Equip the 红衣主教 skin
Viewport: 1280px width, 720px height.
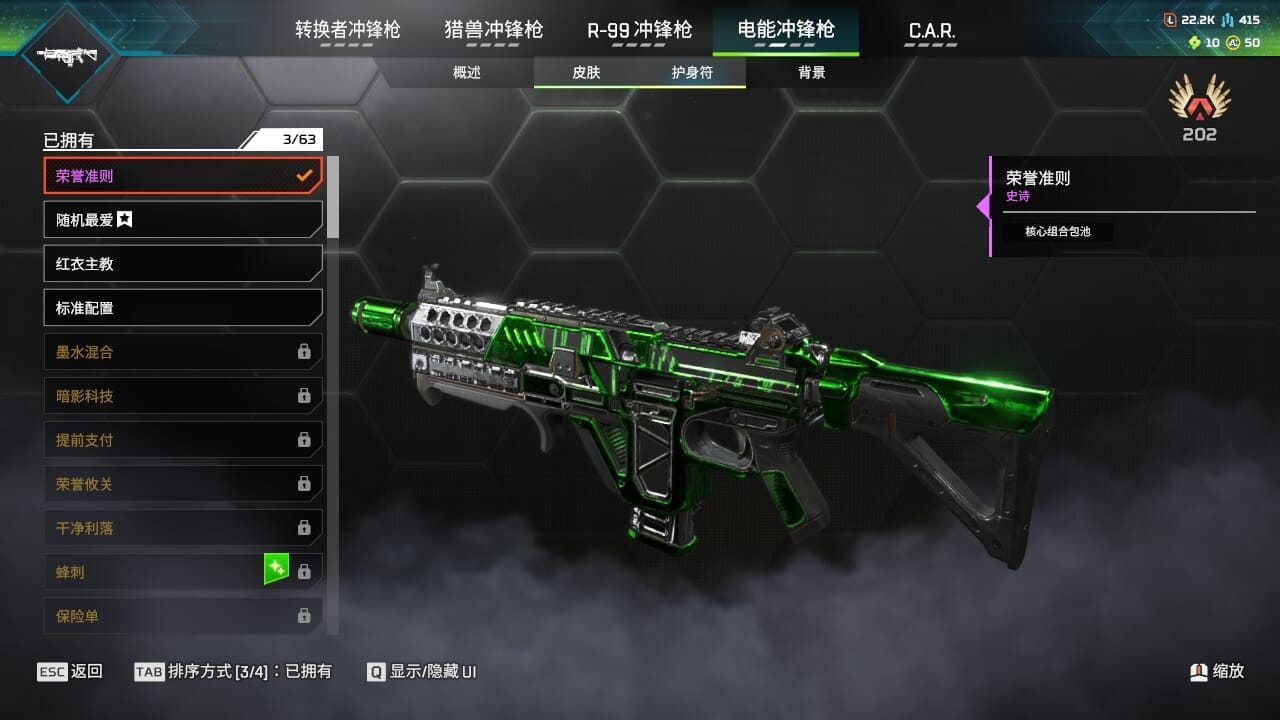point(183,264)
